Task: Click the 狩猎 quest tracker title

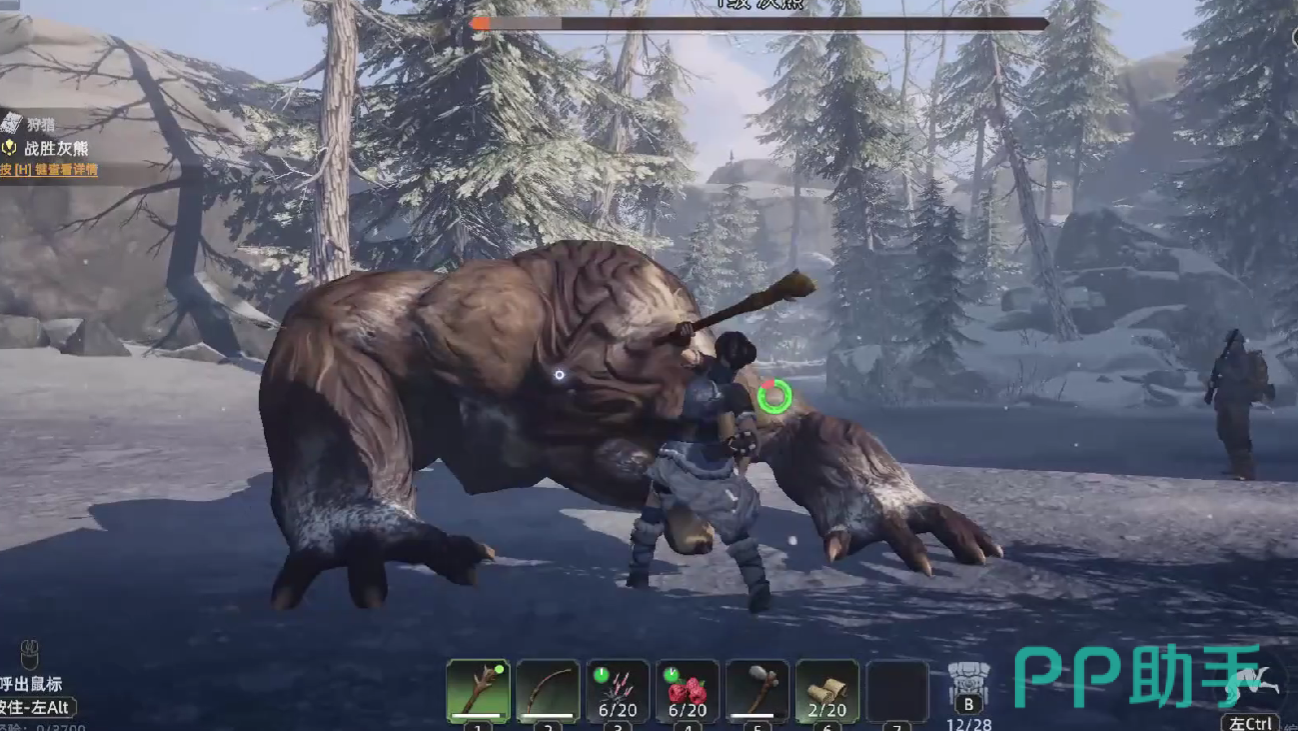Action: (41, 125)
